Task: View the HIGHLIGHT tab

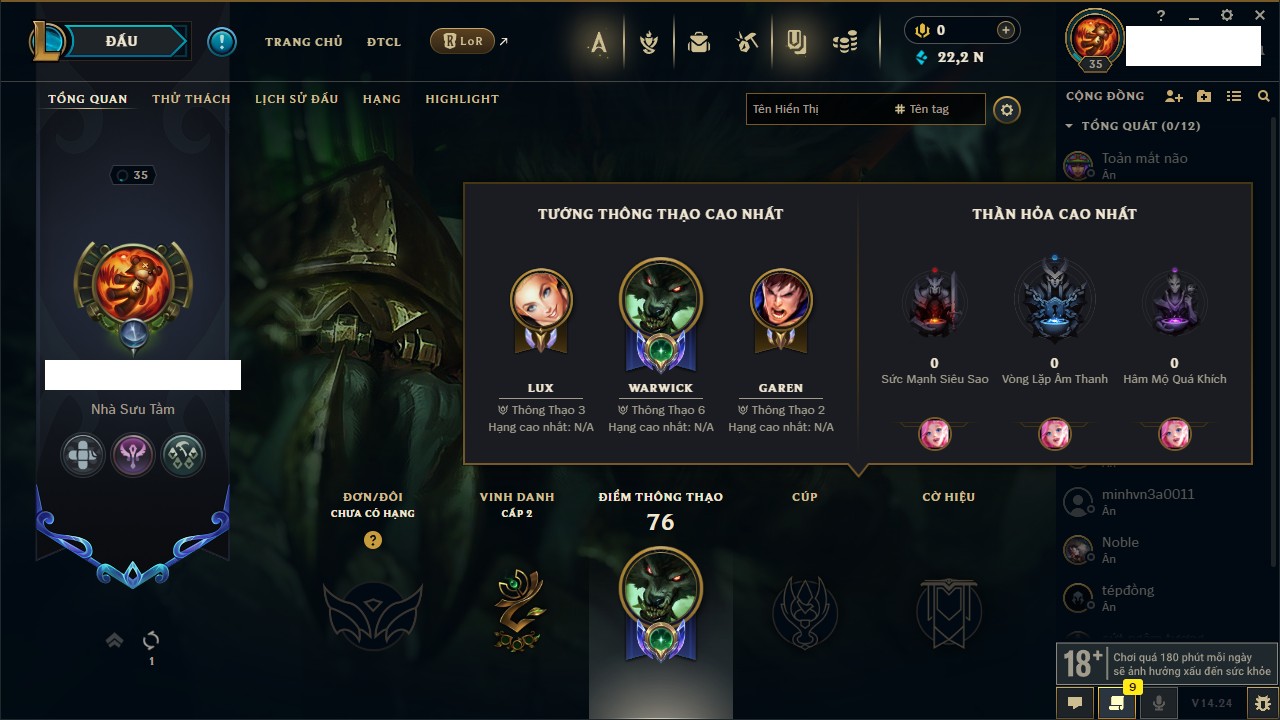Action: (461, 99)
